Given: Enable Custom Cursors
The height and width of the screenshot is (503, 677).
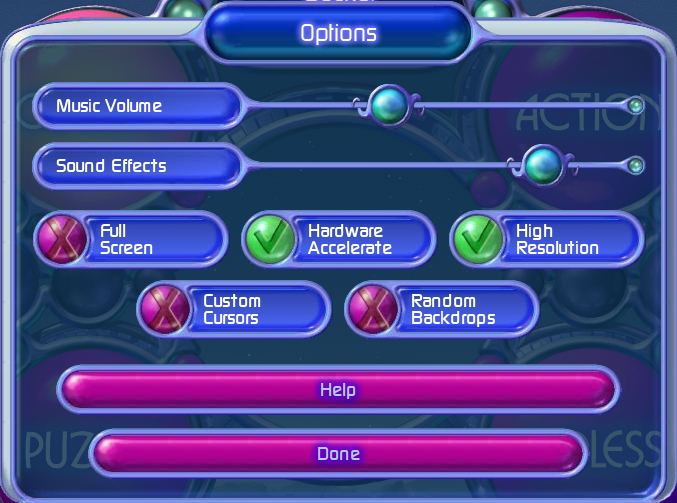Looking at the screenshot, I should click(162, 309).
